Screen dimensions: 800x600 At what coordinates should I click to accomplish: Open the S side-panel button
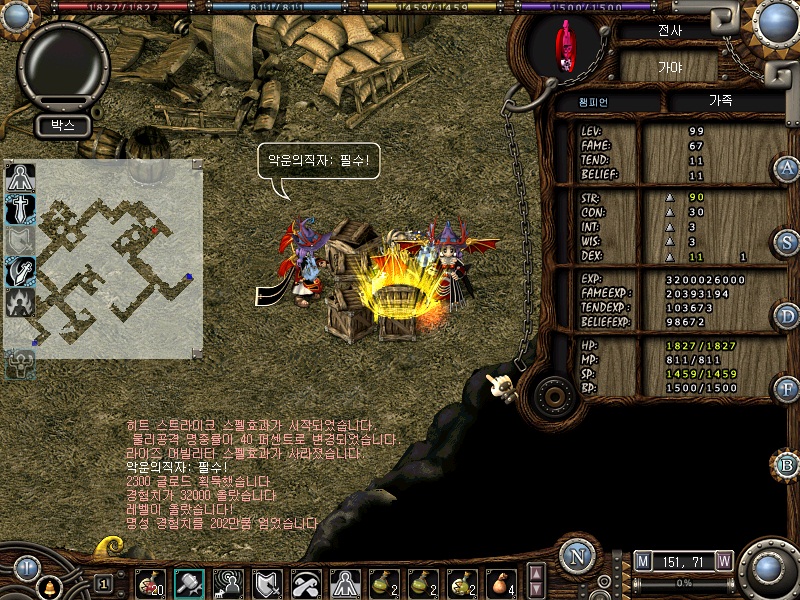pos(787,242)
